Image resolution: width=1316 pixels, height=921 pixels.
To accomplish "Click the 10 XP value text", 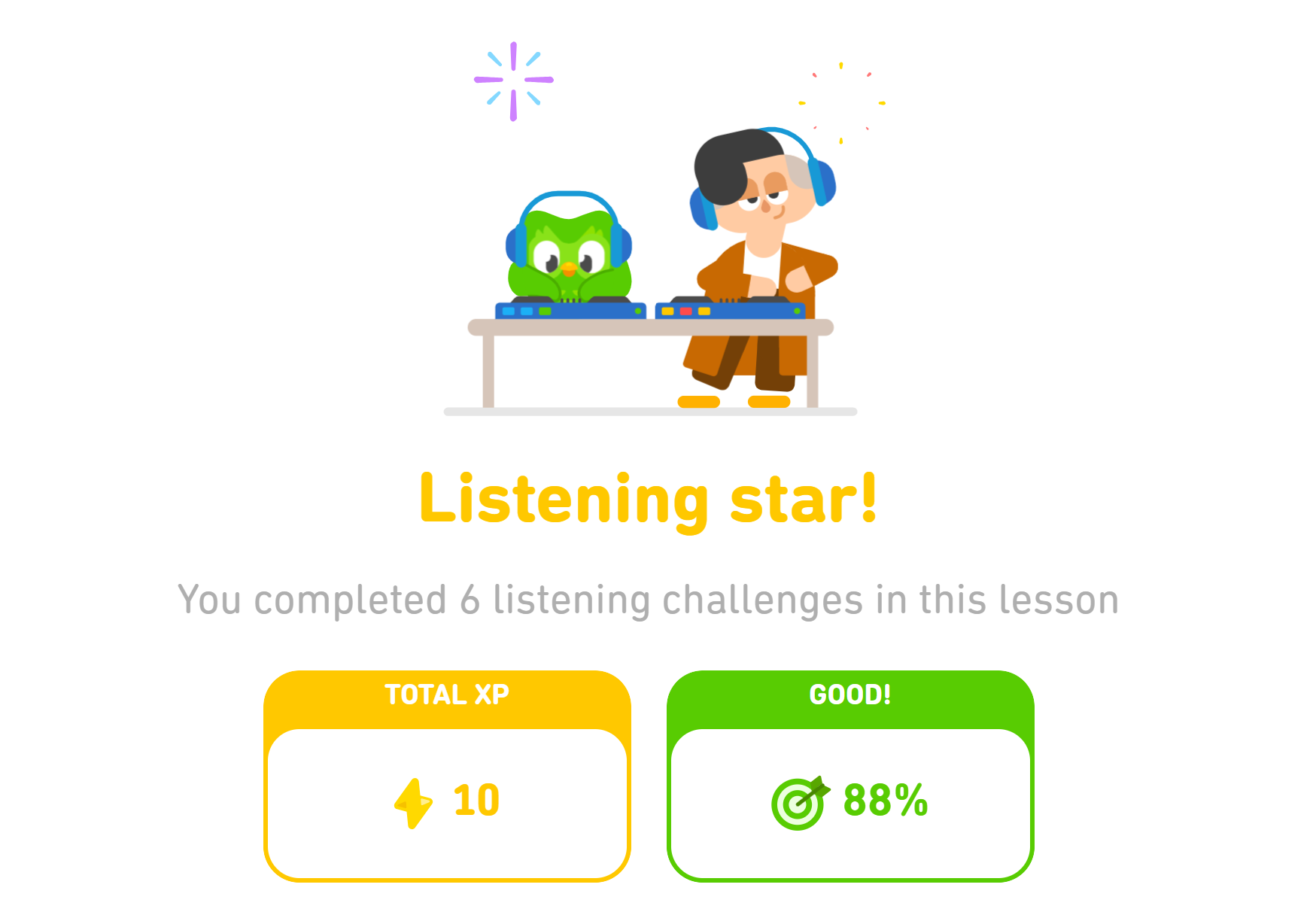I will 476,801.
